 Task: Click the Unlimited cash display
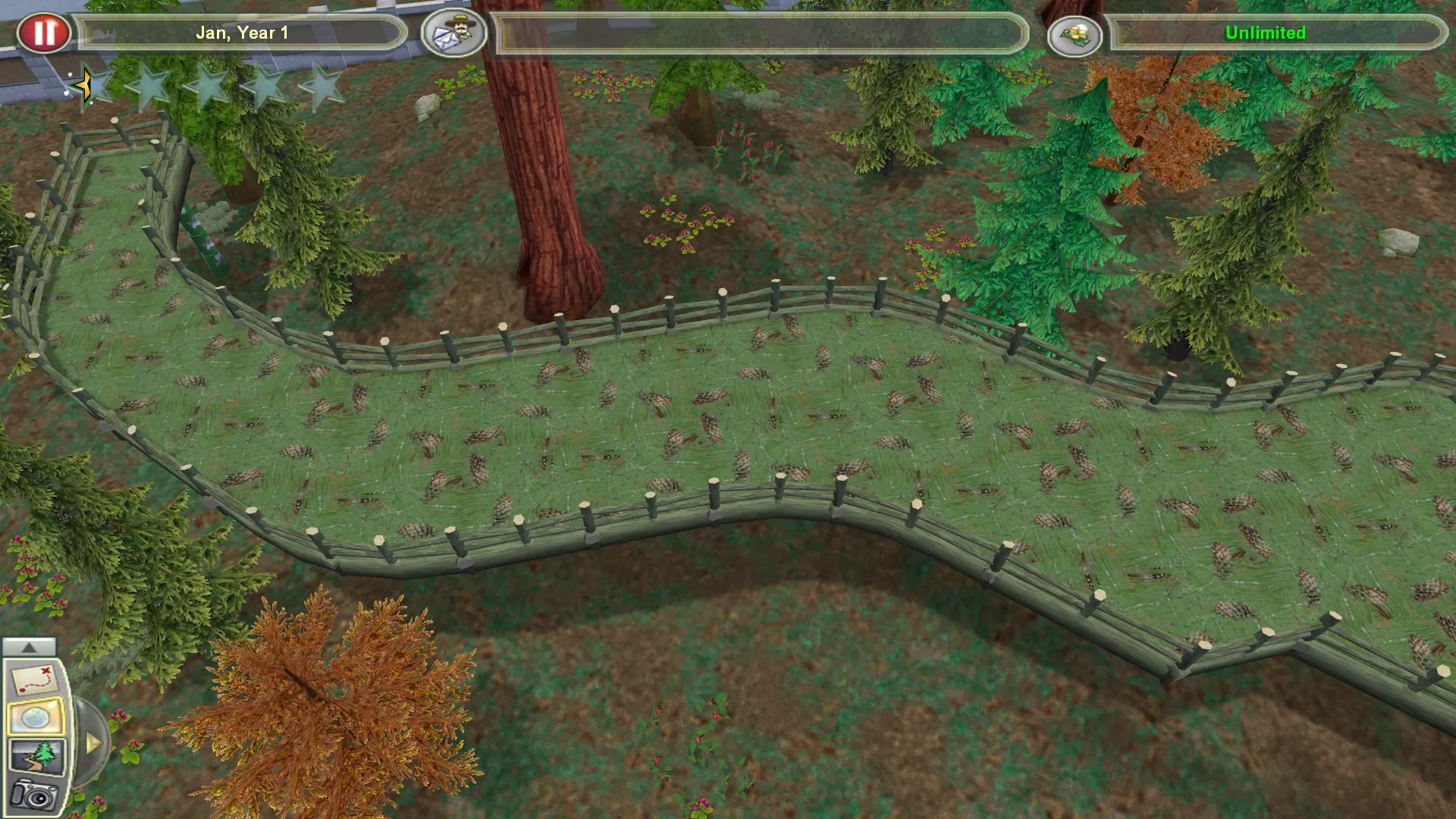1263,33
